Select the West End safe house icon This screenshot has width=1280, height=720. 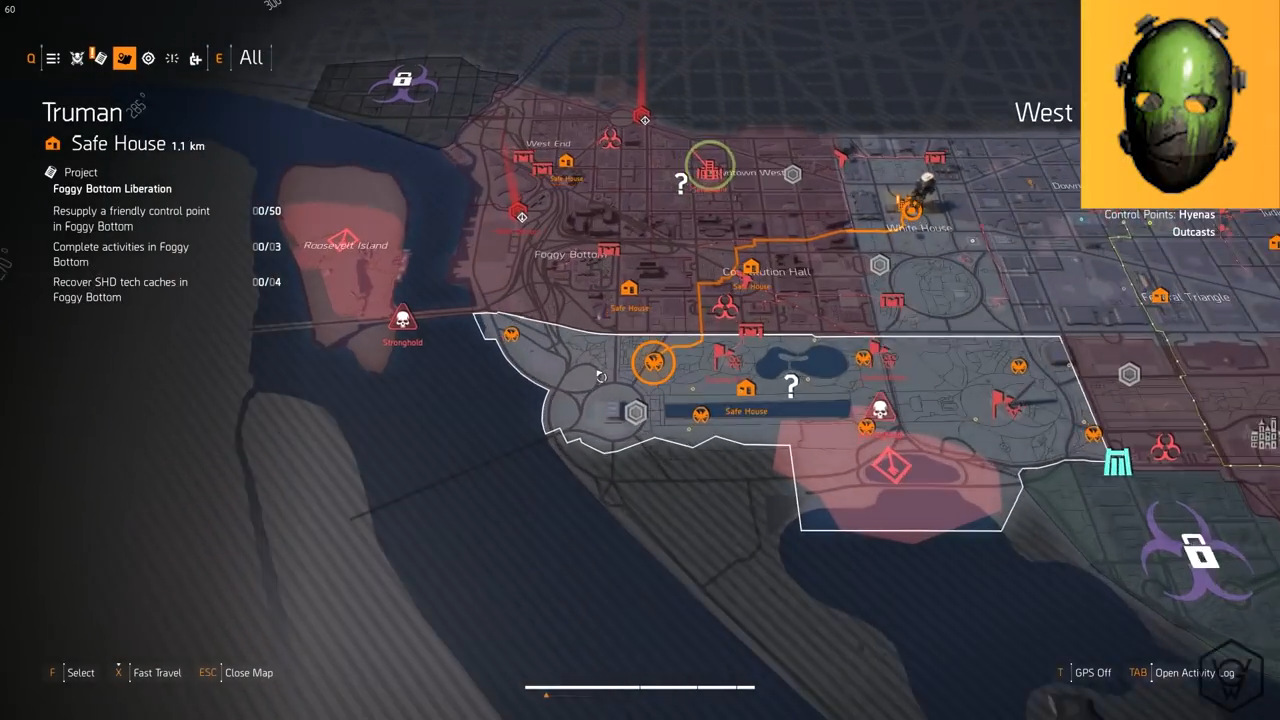pos(566,162)
